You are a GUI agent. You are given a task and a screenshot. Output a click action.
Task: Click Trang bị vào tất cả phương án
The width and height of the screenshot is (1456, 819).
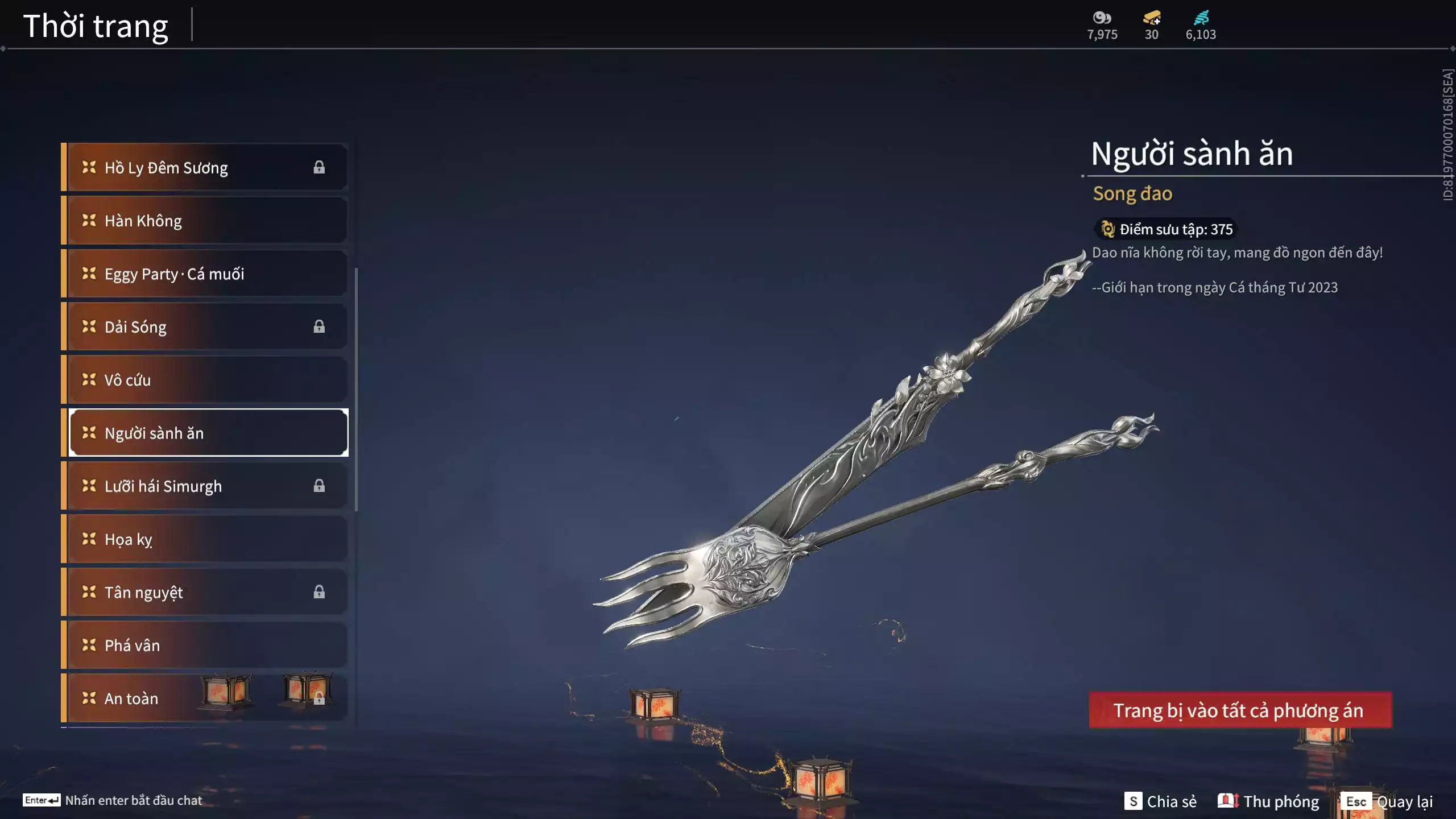(x=1240, y=710)
